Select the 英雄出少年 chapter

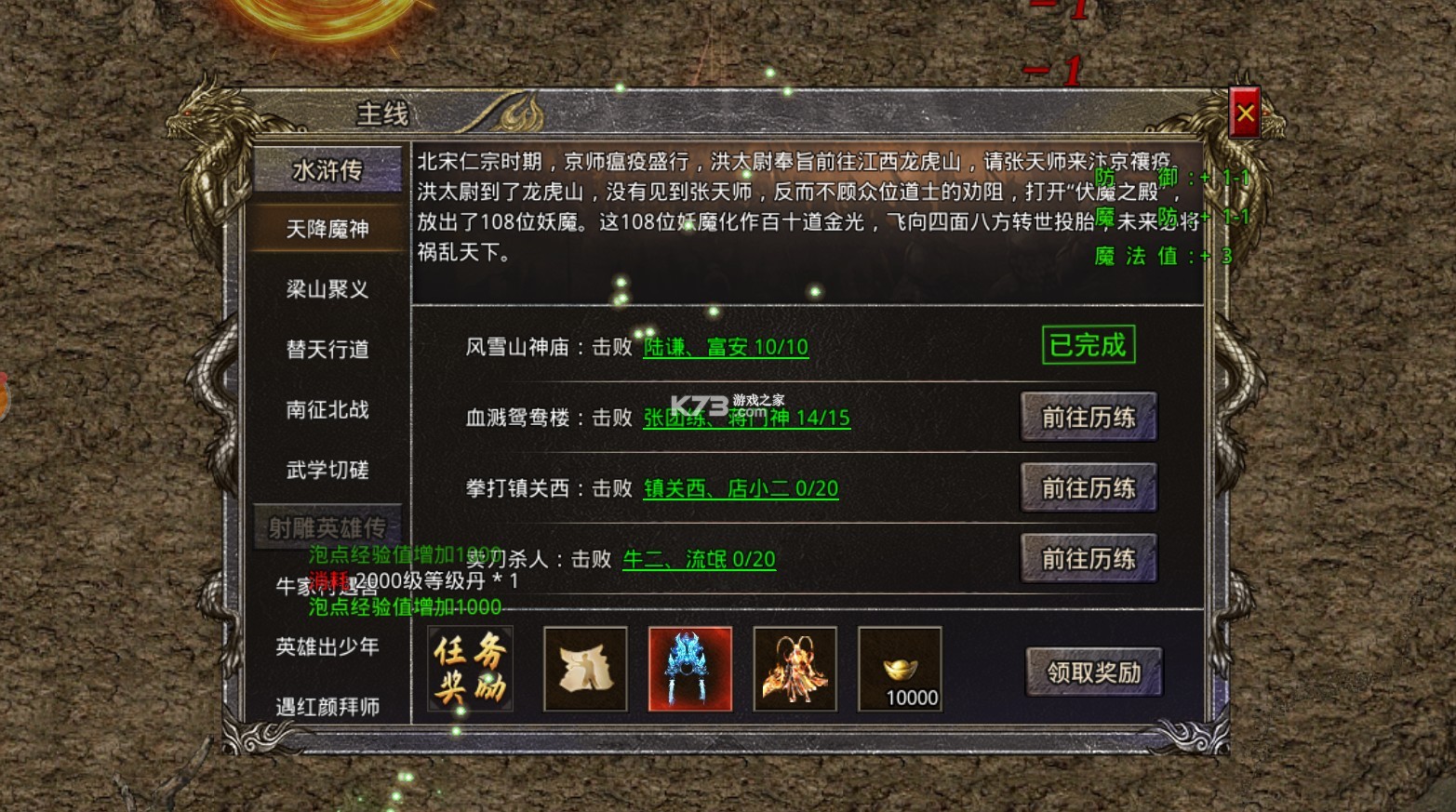coord(327,647)
